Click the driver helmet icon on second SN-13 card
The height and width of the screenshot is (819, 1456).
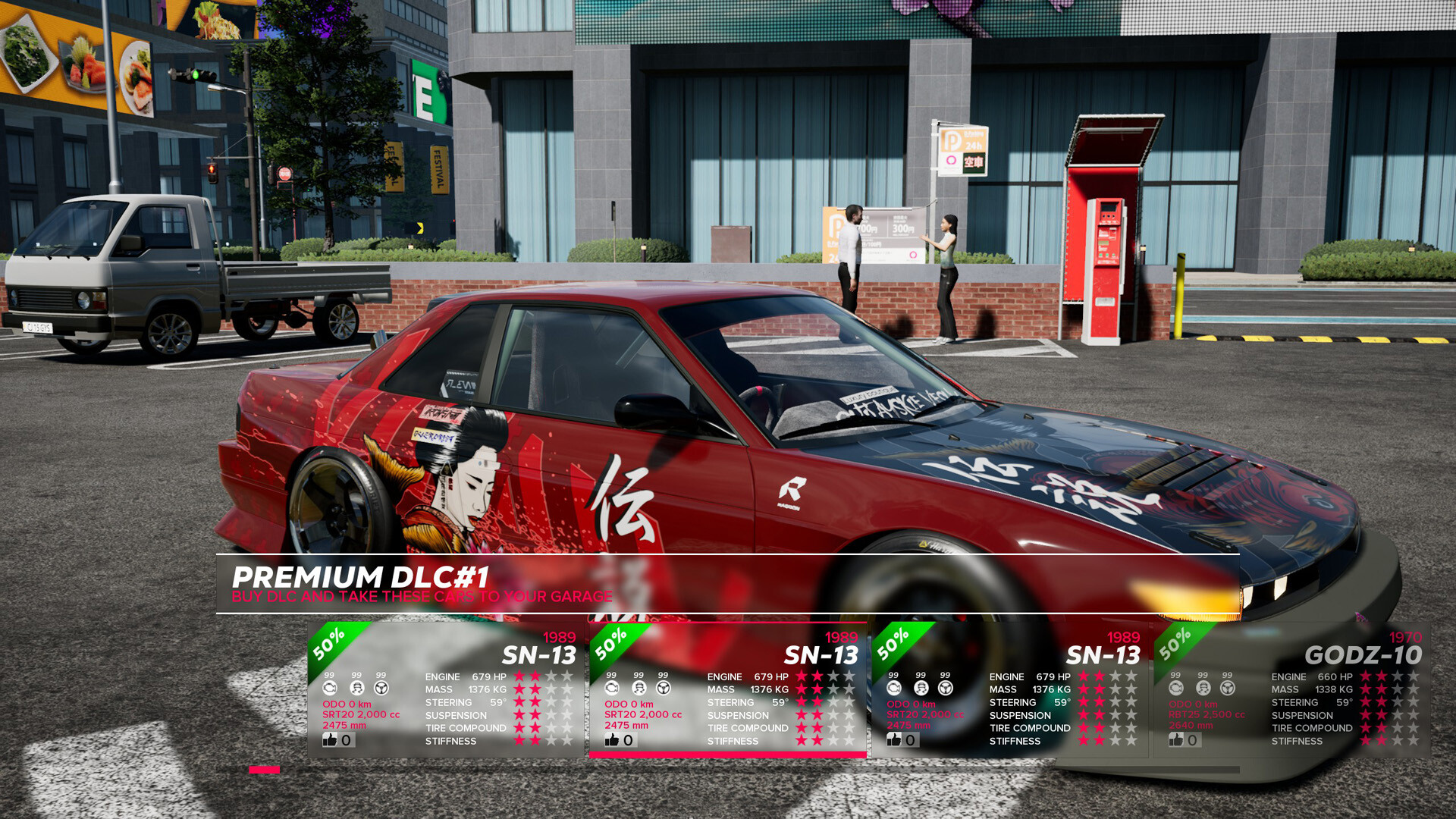click(638, 687)
